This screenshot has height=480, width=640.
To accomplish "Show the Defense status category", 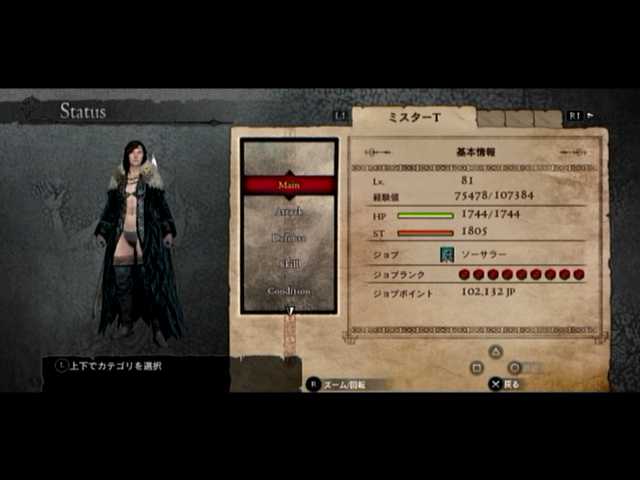I will click(x=289, y=238).
